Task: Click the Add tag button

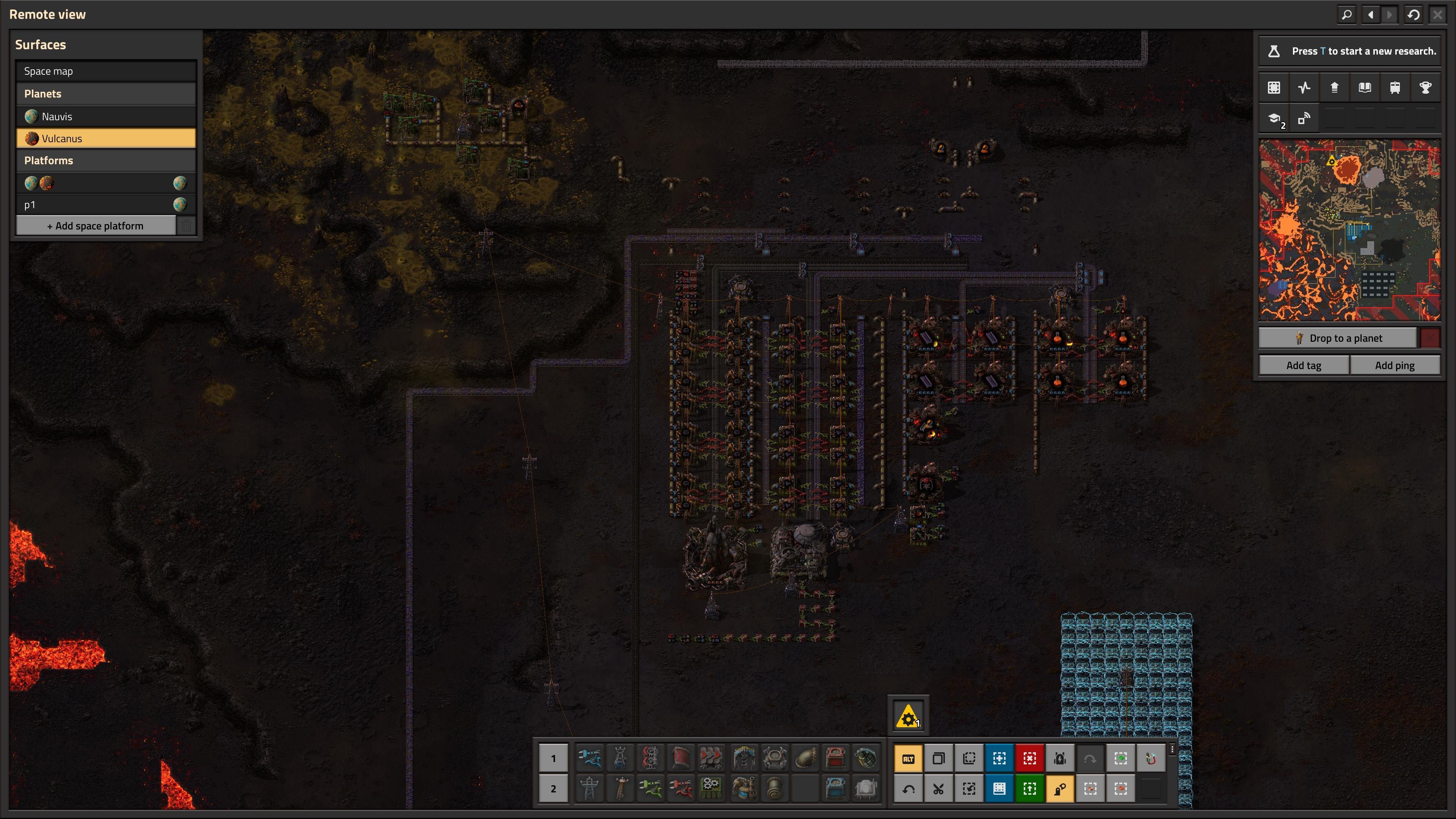Action: pyautogui.click(x=1304, y=365)
